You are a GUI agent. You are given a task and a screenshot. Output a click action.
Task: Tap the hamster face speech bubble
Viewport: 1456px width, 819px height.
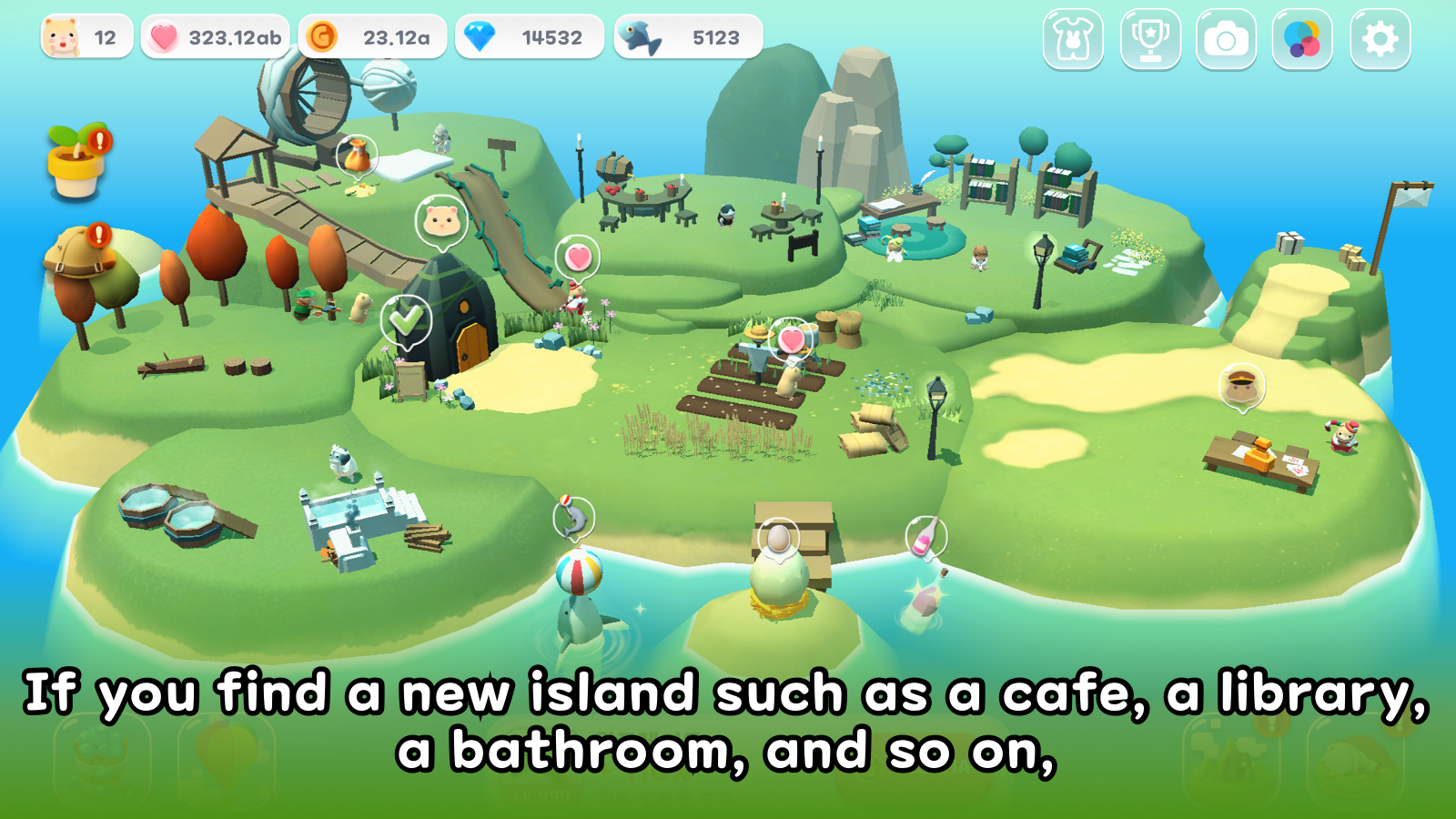click(441, 221)
